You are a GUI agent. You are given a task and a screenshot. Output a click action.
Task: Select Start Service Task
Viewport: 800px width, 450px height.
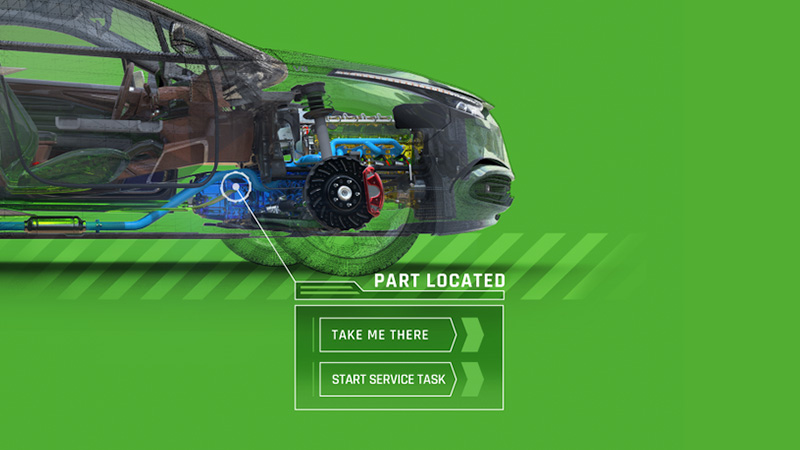tap(388, 379)
